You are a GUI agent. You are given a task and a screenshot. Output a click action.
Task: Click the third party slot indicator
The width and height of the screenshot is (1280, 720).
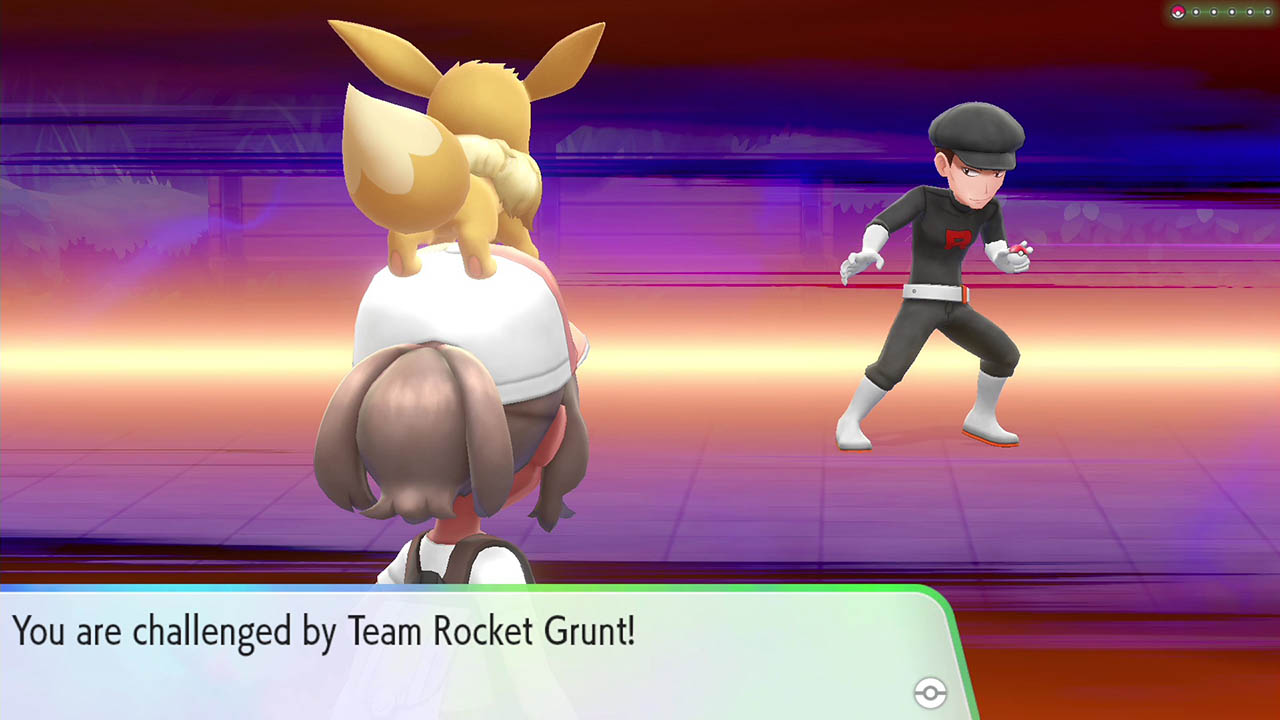1214,11
